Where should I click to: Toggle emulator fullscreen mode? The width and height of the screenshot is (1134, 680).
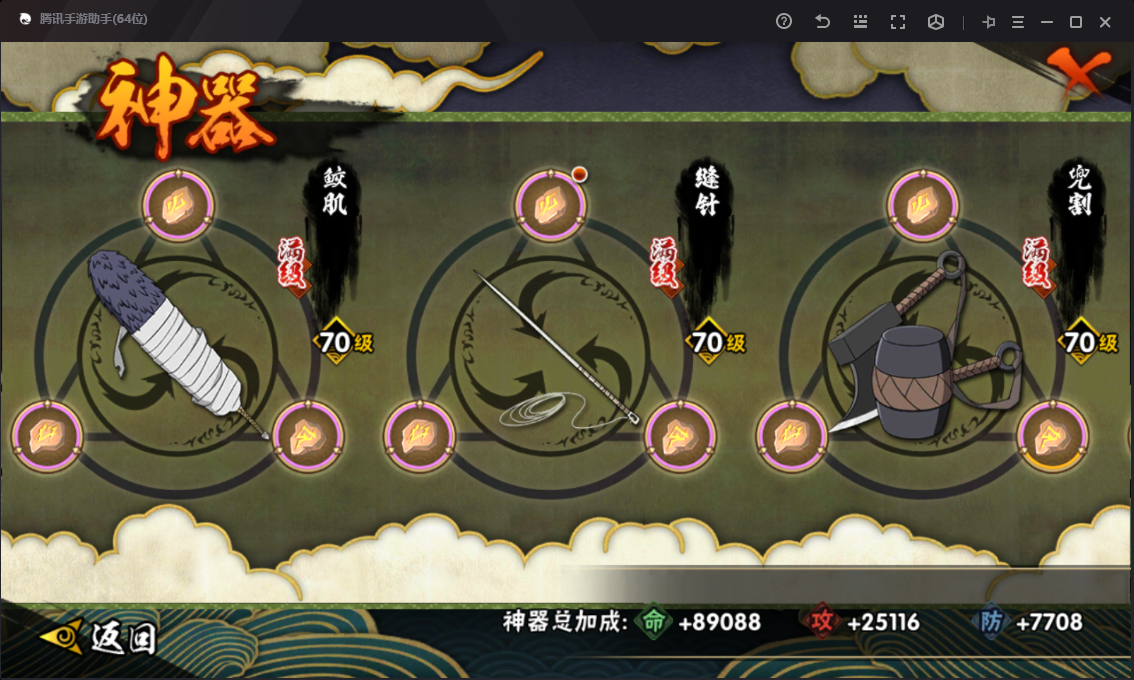897,22
